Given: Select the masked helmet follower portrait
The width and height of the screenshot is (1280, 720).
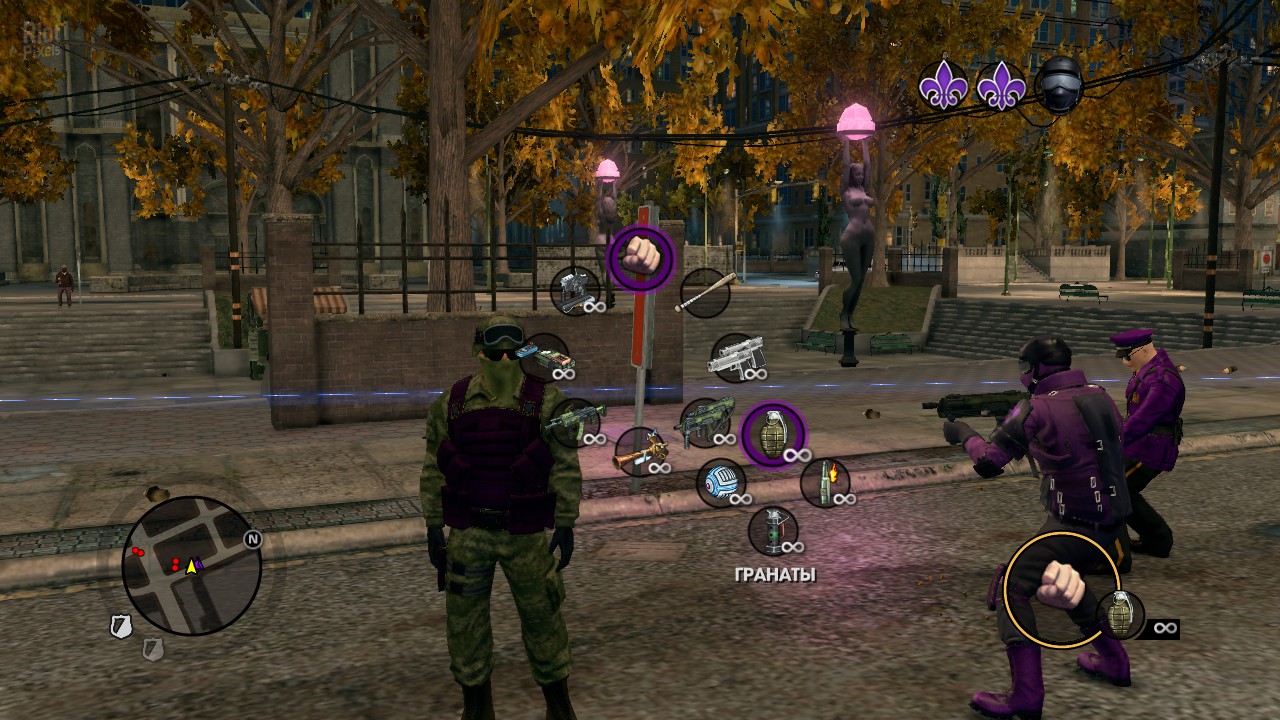Looking at the screenshot, I should pos(1059,86).
